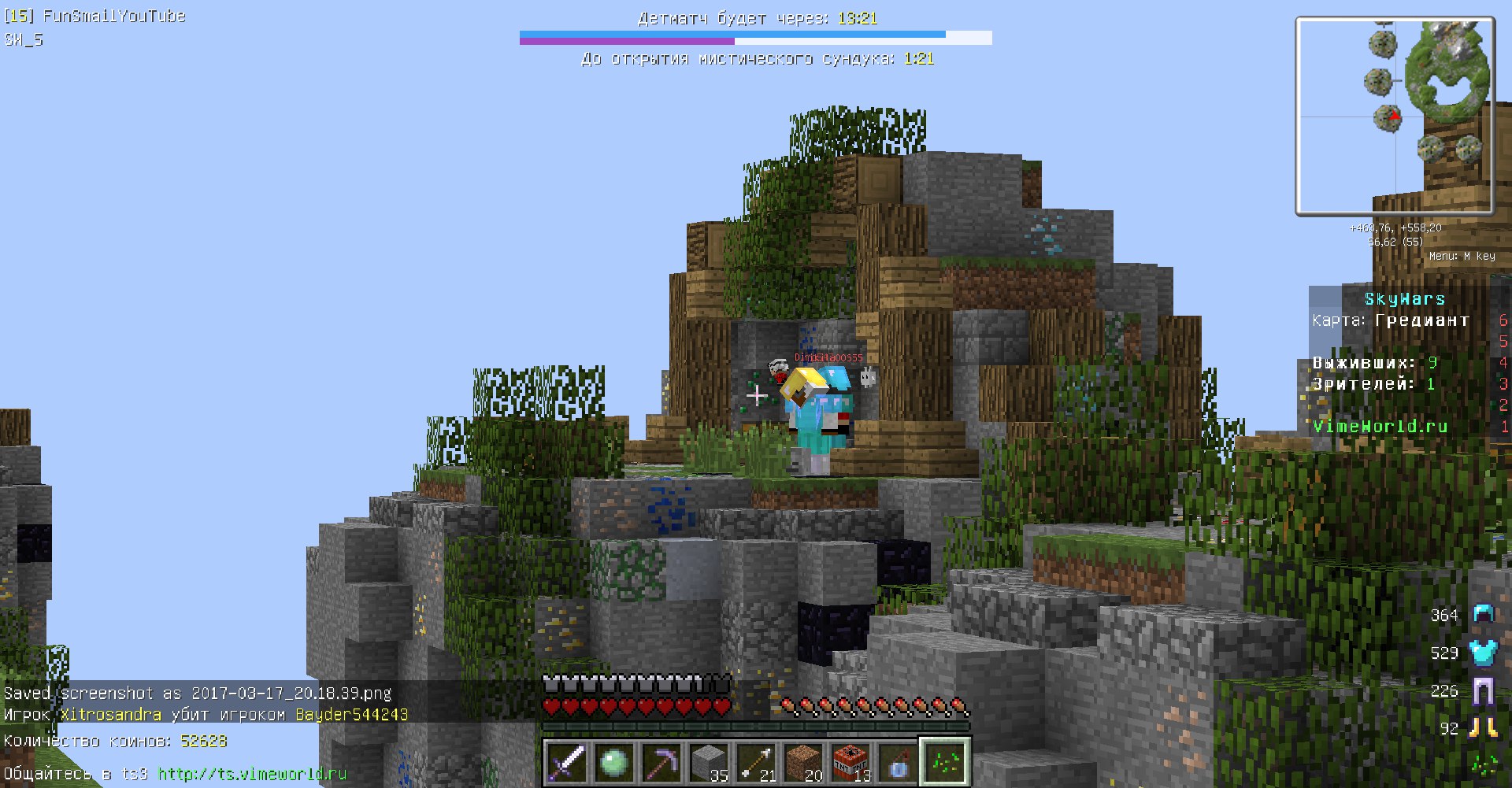Select the dirt blocks stack of 20
Viewport: 1512px width, 788px height.
(x=802, y=762)
